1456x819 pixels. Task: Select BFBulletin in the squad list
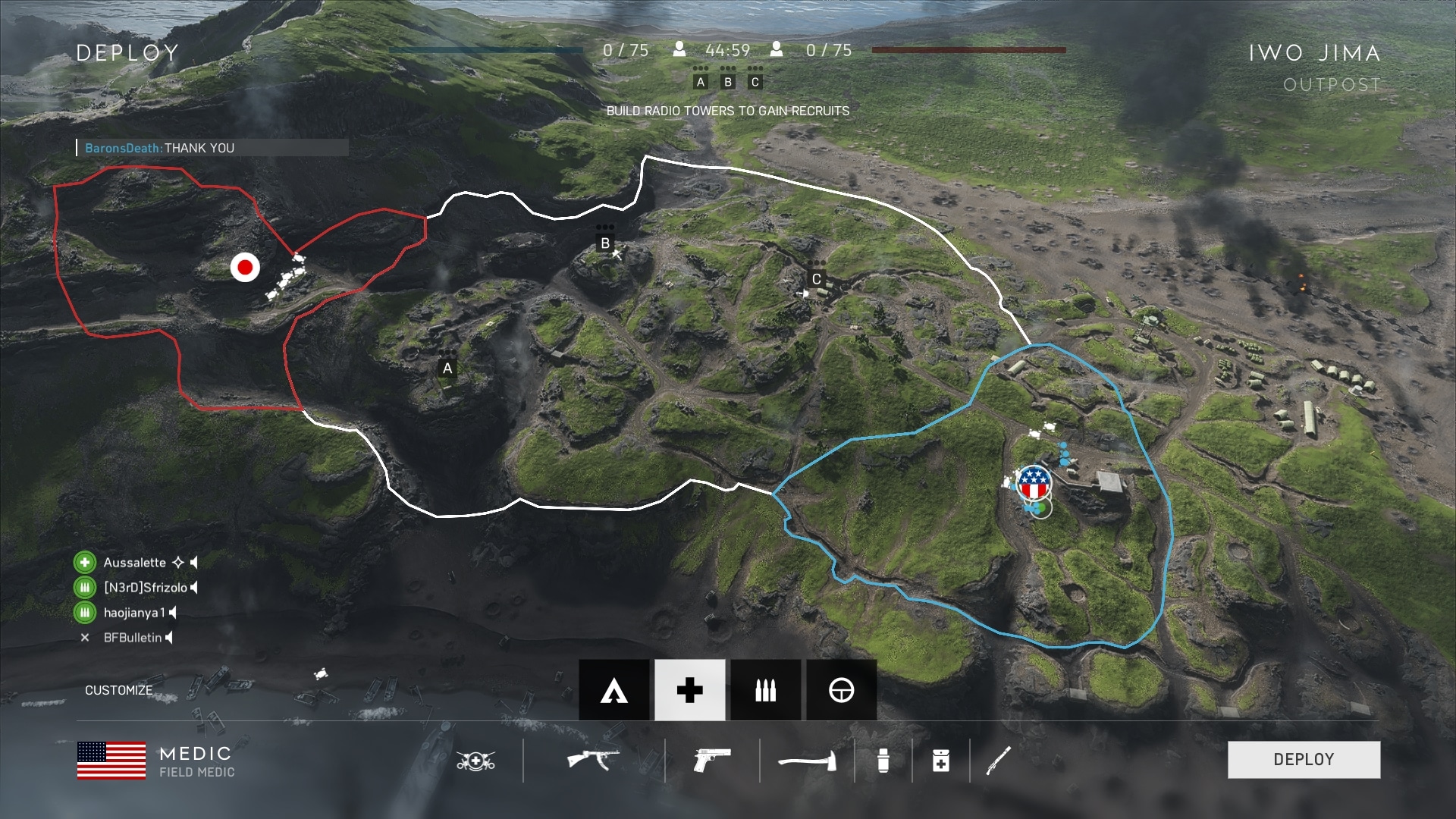133,638
